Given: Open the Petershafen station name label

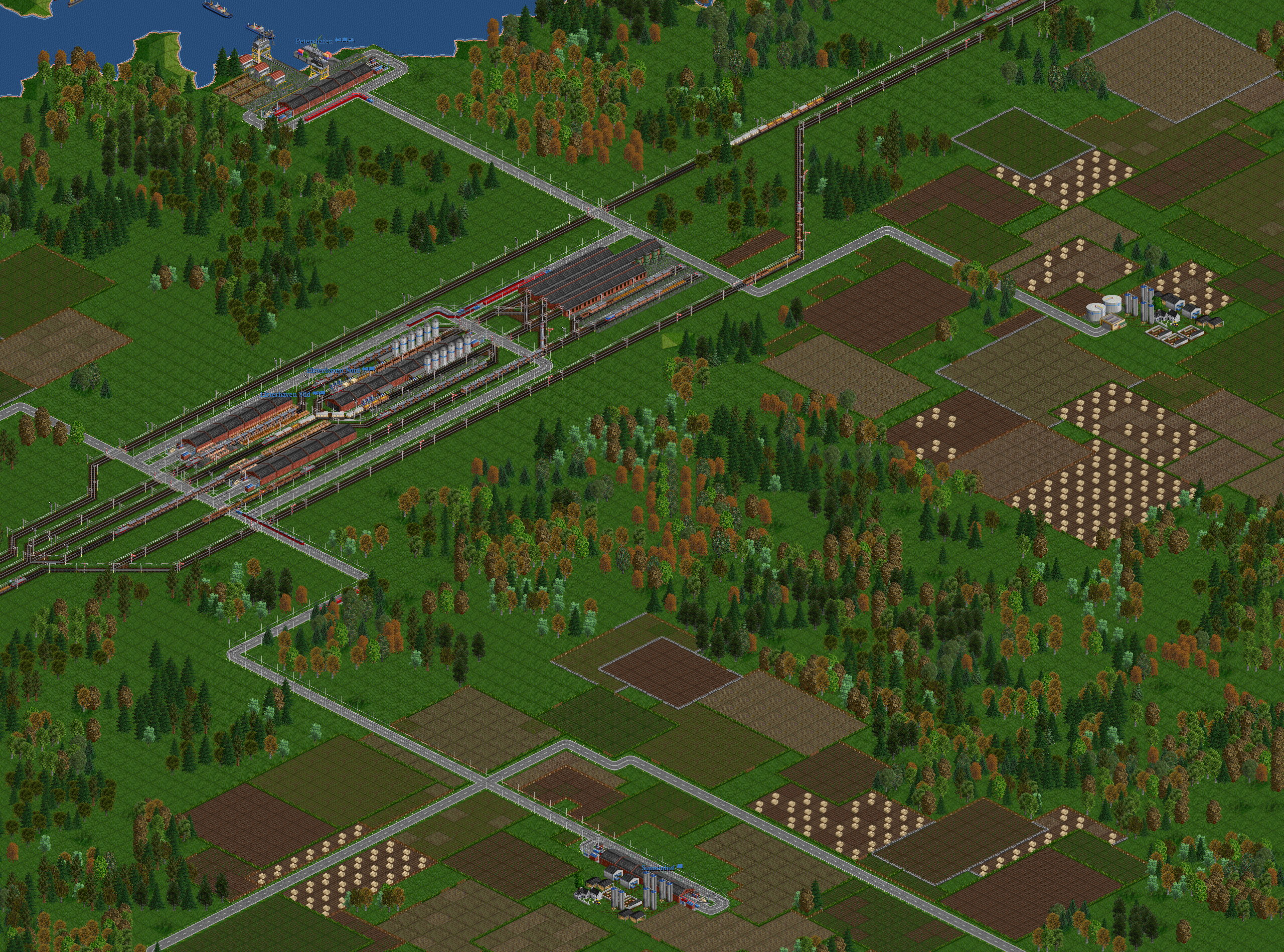Looking at the screenshot, I should point(314,42).
